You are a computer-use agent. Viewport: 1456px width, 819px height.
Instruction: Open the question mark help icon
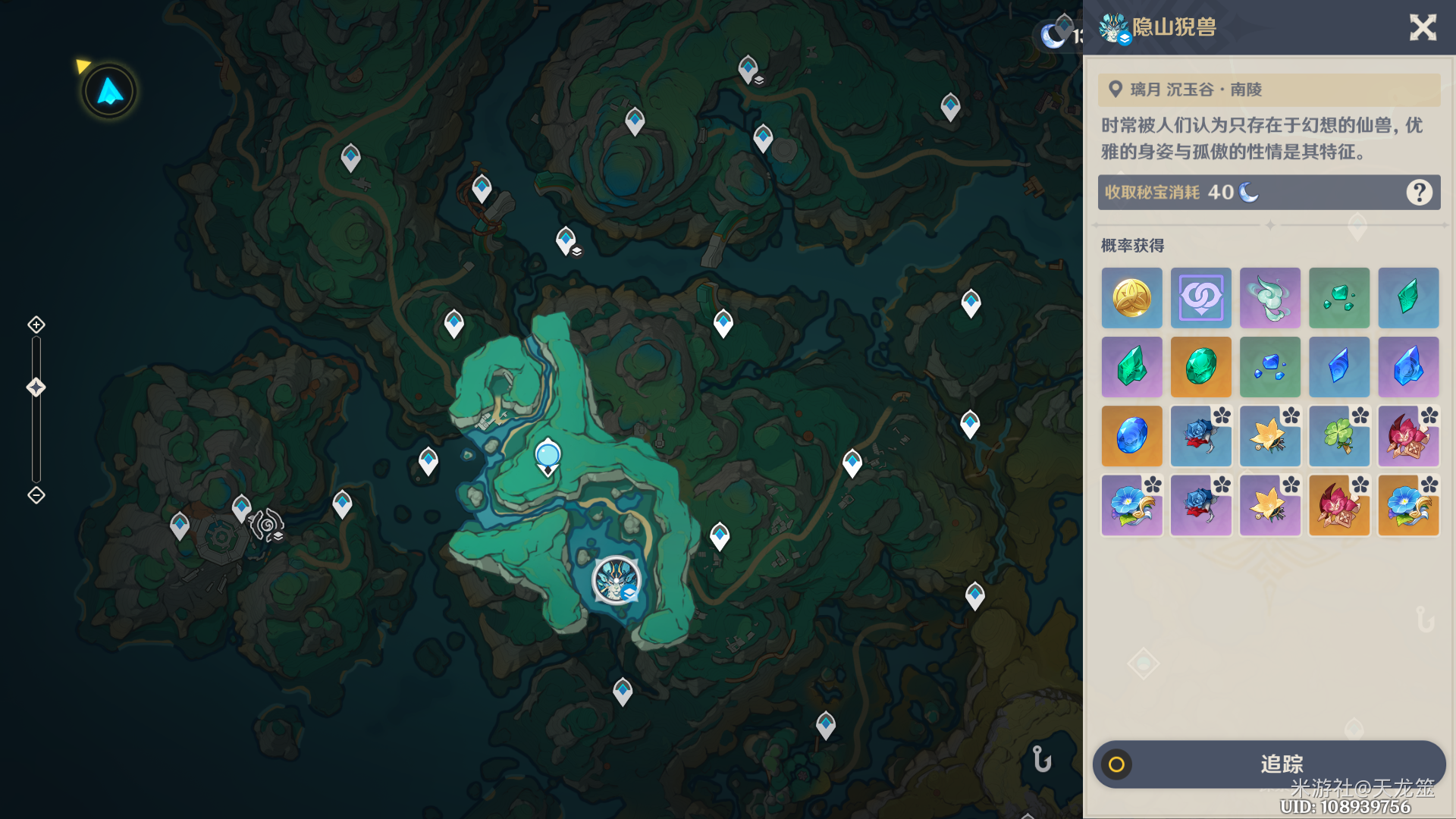pyautogui.click(x=1419, y=193)
